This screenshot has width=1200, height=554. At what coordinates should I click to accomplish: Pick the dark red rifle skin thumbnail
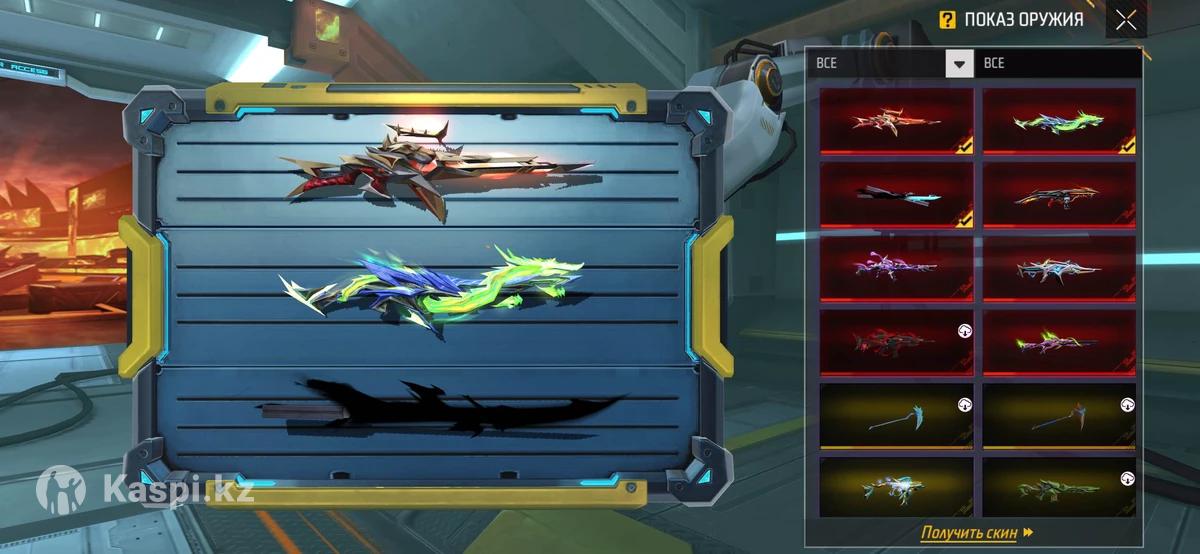[897, 342]
